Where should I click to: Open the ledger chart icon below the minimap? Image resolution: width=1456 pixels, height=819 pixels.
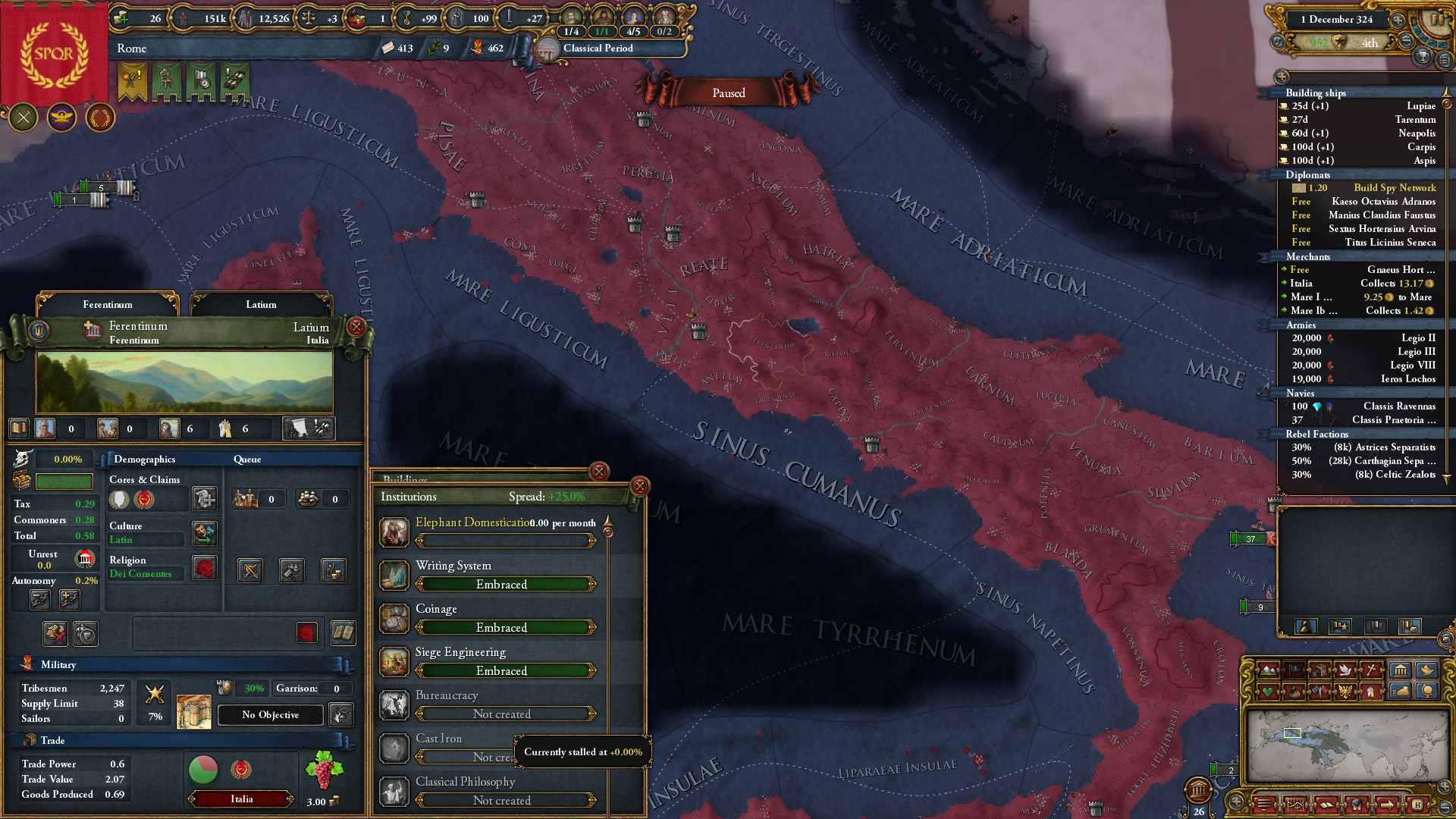click(1296, 805)
